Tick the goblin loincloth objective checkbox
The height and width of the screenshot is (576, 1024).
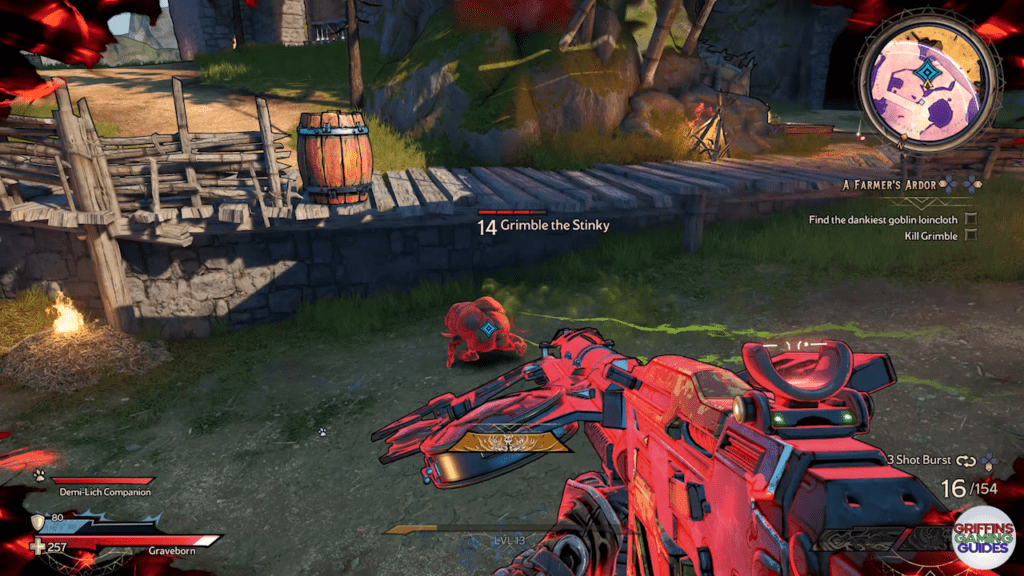pyautogui.click(x=971, y=218)
